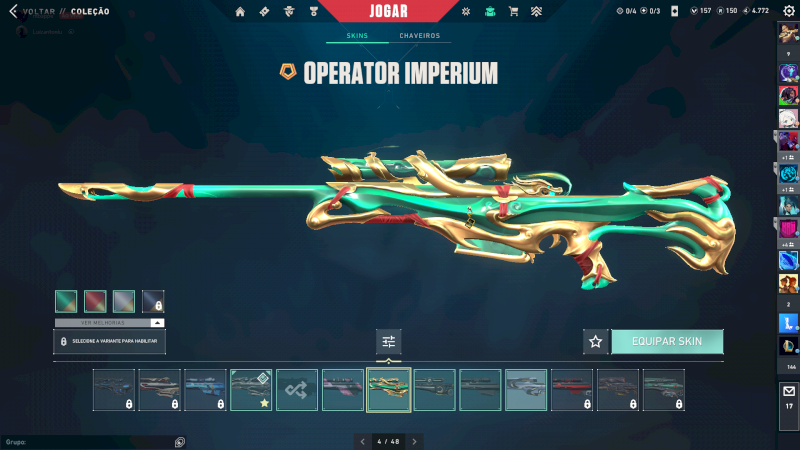Mark the skin as favorite with the star
The width and height of the screenshot is (800, 450).
pos(596,342)
